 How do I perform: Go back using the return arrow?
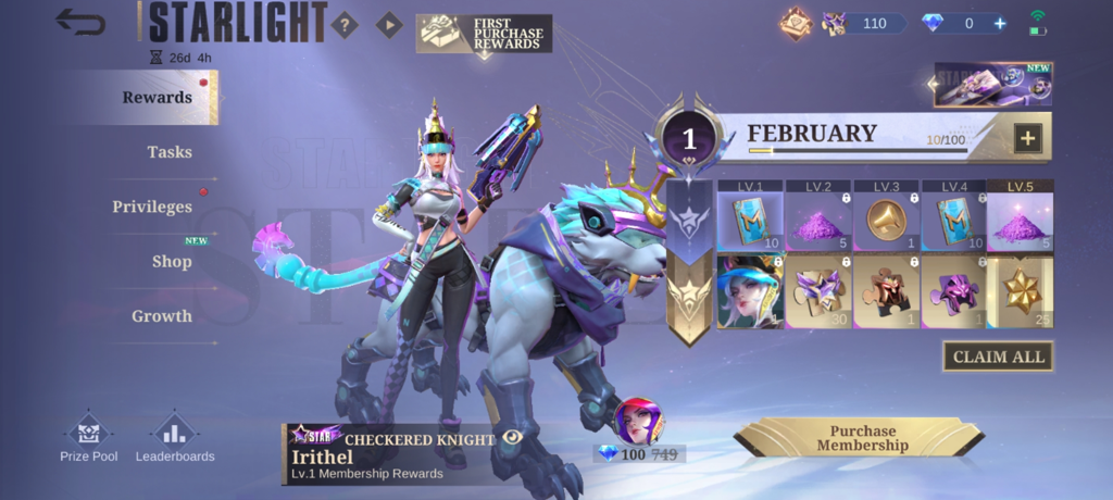click(x=81, y=21)
